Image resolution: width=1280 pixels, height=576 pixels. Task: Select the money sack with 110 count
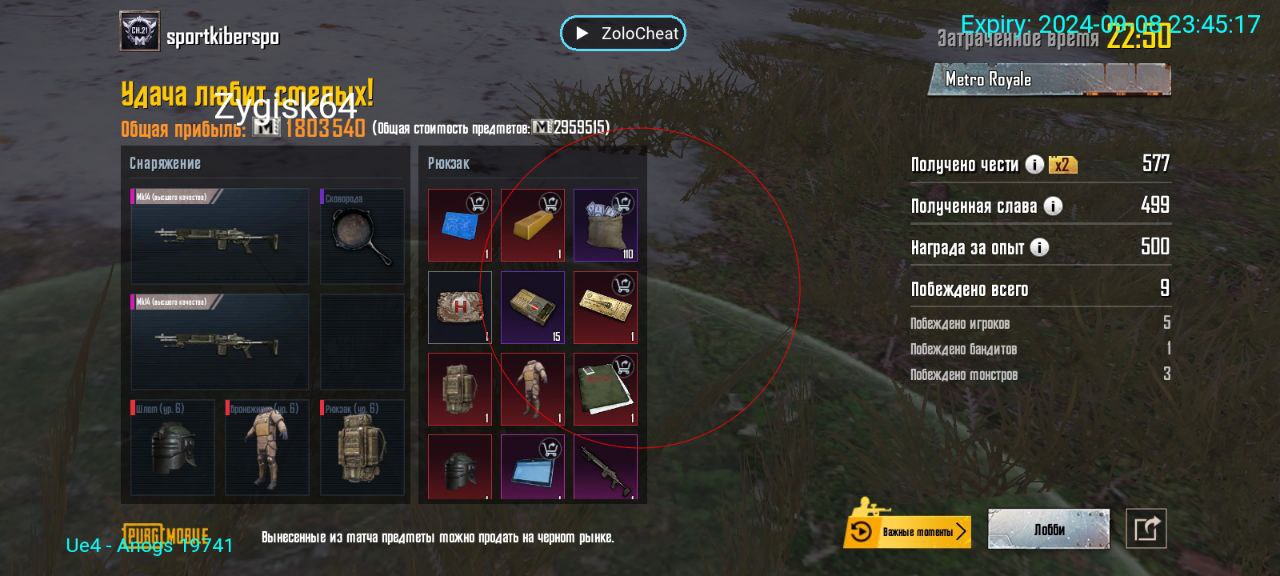coord(605,225)
